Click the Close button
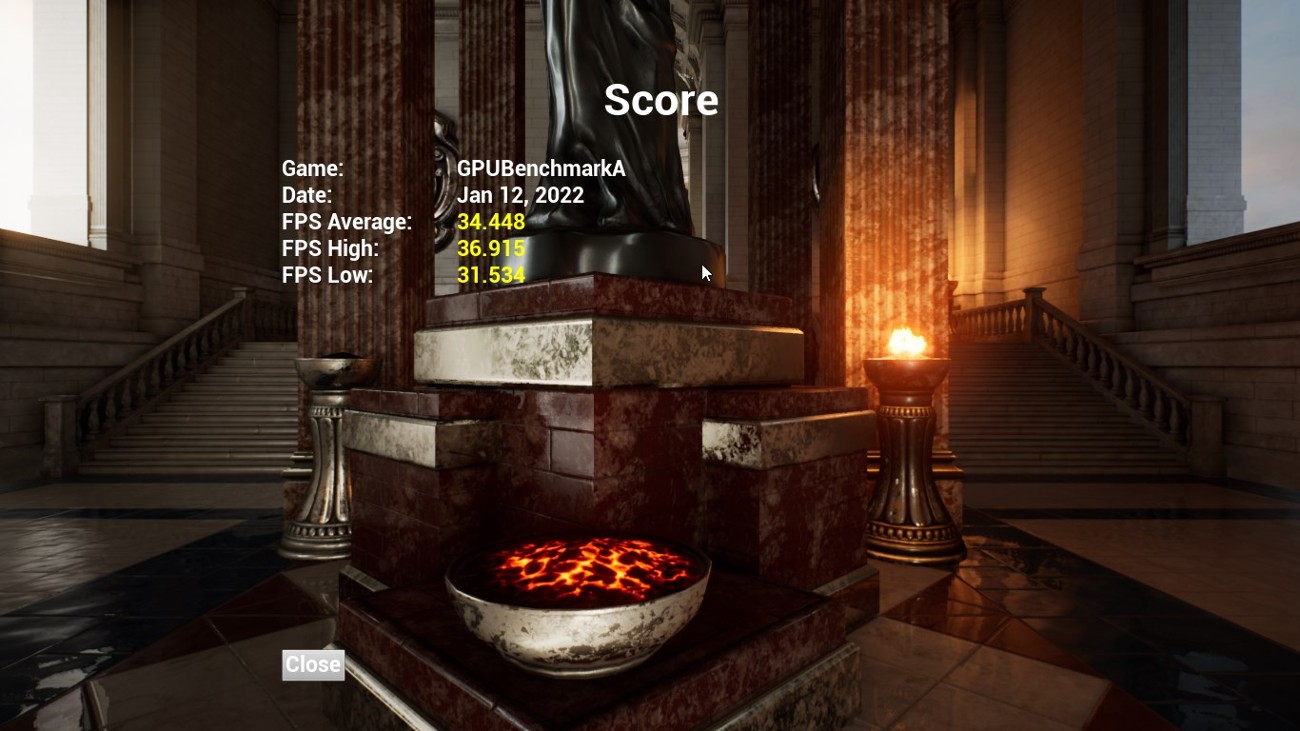The height and width of the screenshot is (731, 1300). click(x=313, y=664)
